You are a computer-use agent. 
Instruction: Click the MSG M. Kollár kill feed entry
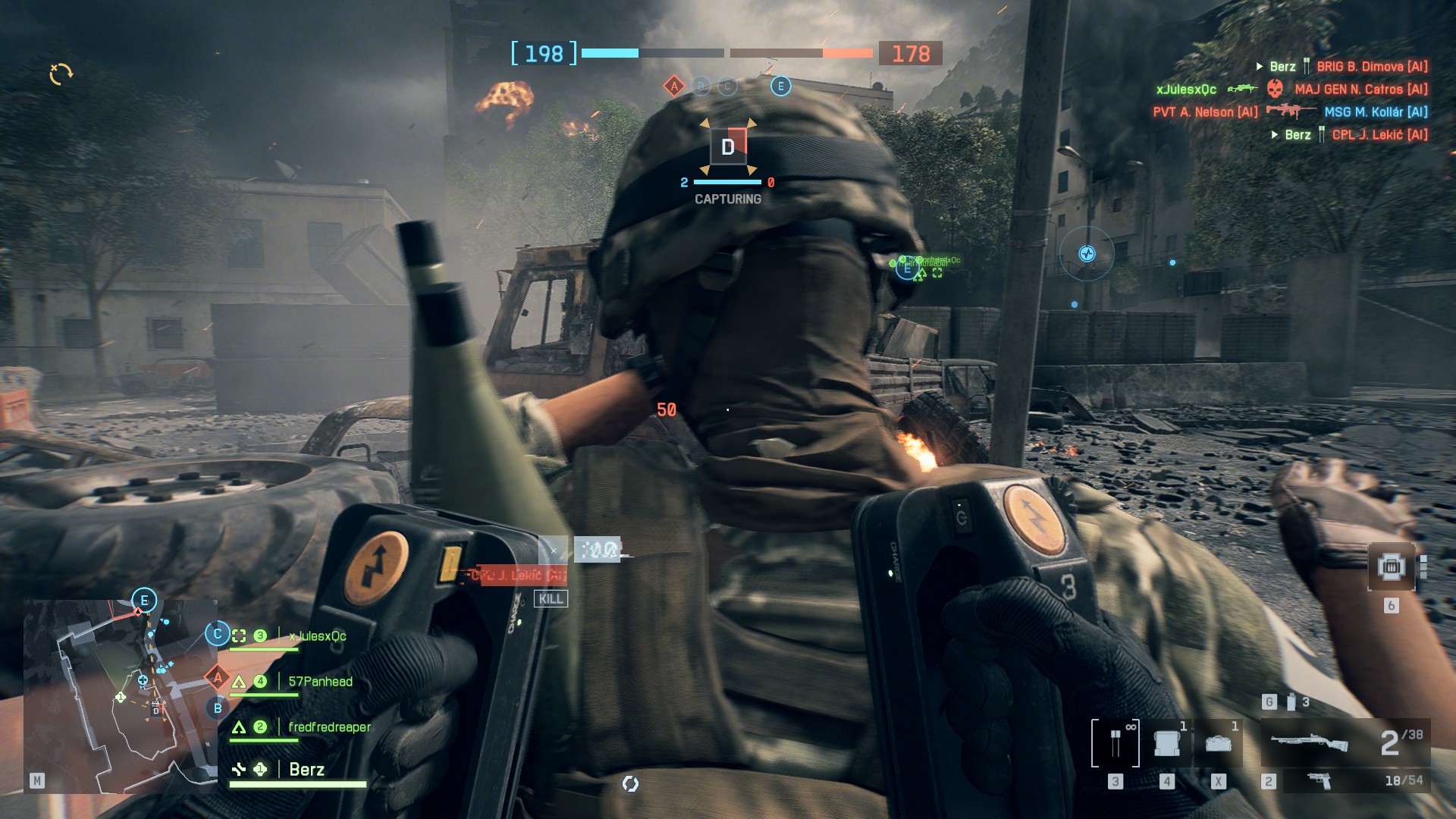[x=1376, y=112]
